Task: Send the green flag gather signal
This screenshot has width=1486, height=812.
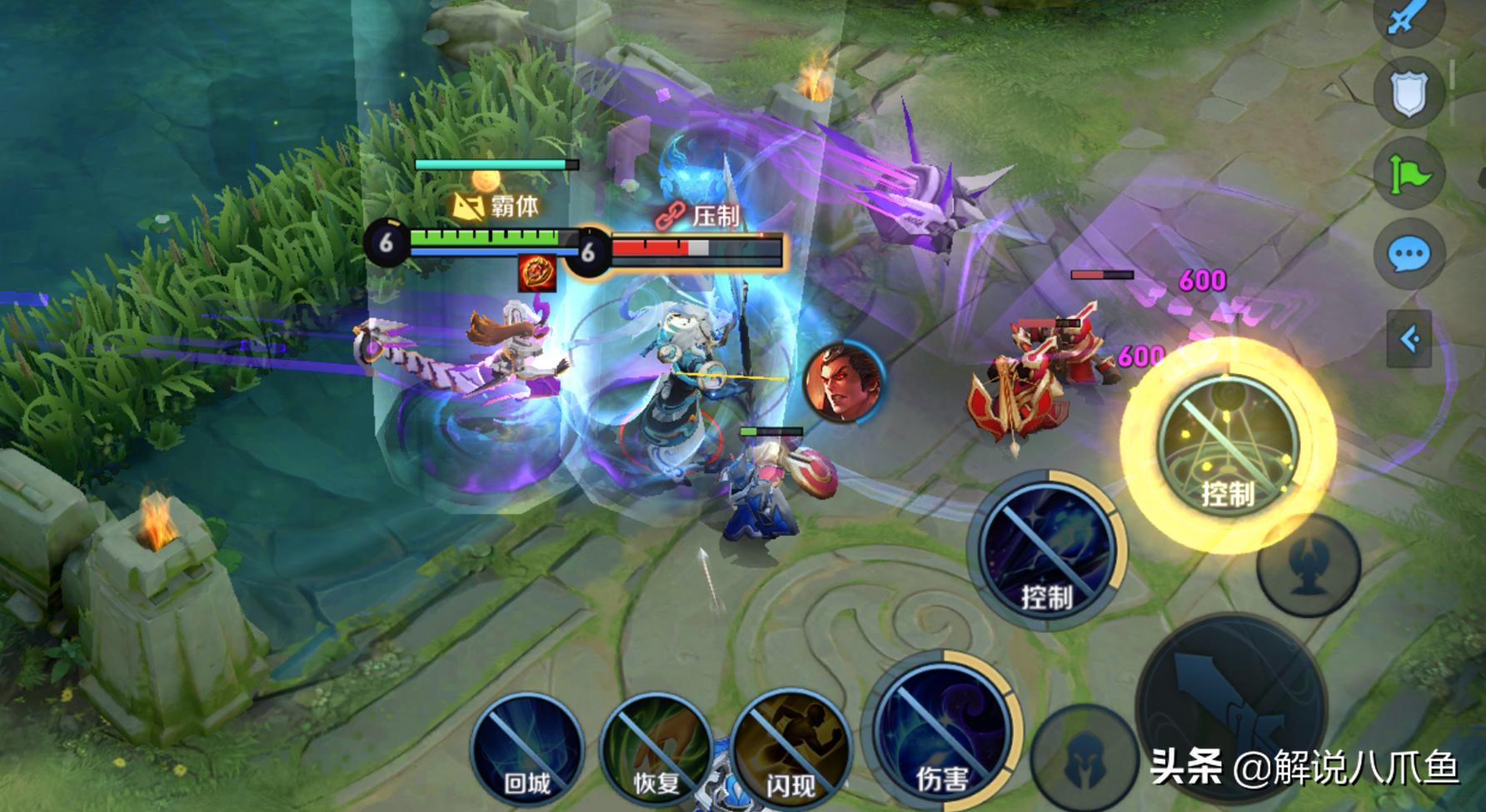Action: (x=1409, y=175)
